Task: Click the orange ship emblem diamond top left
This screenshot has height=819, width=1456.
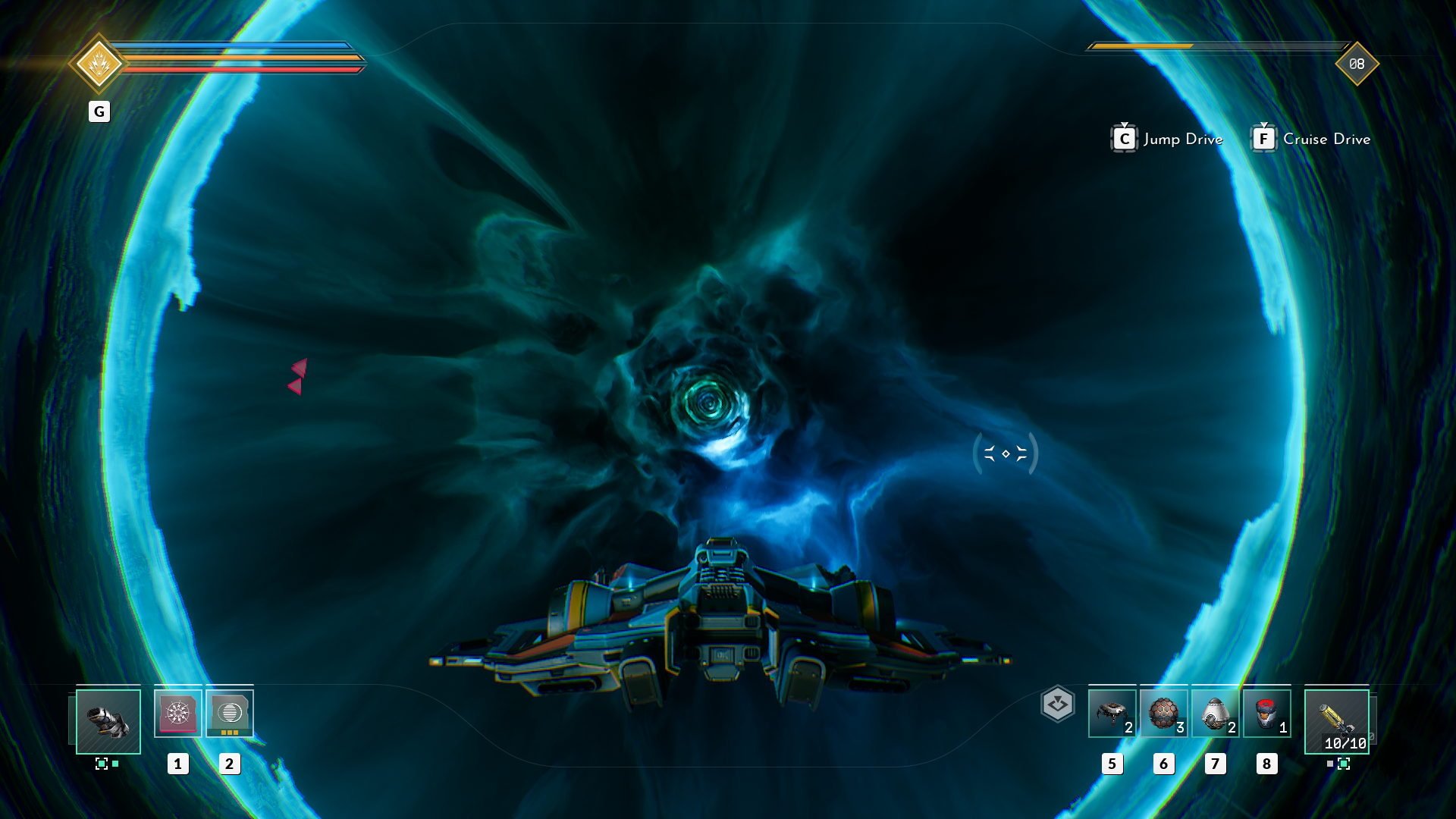Action: [100, 64]
